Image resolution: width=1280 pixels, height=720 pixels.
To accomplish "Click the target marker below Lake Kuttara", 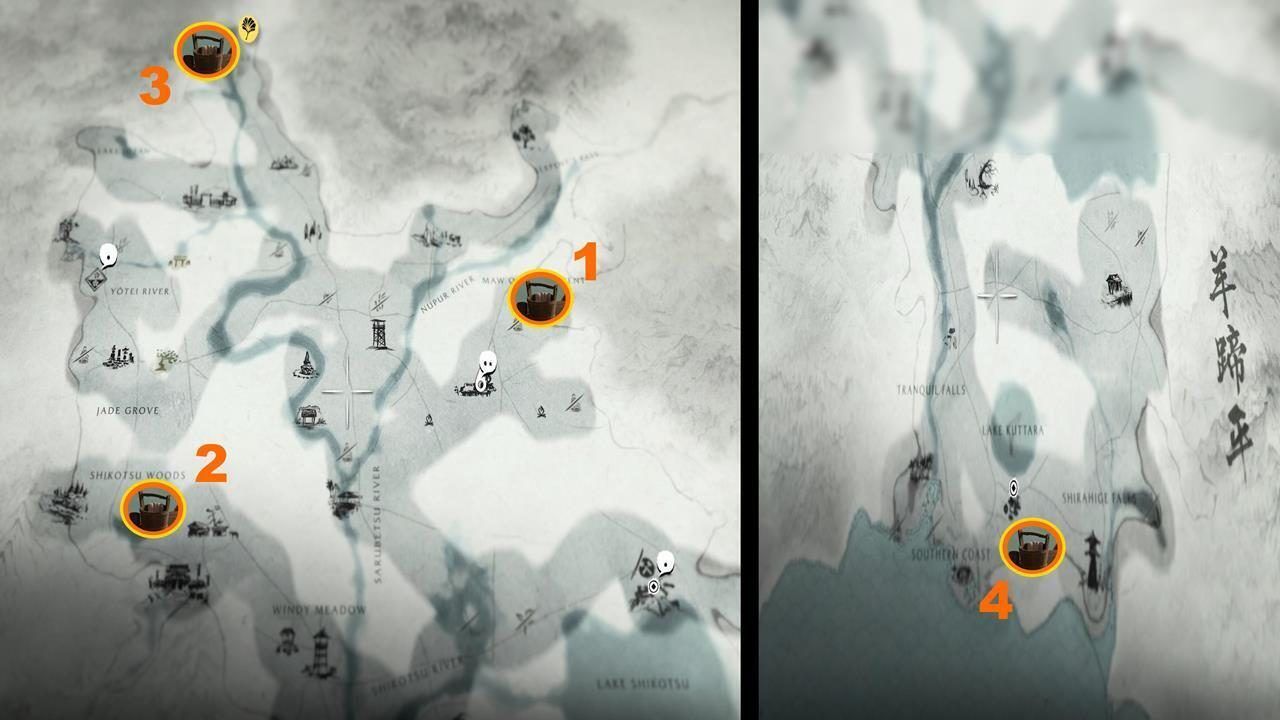I will click(1014, 488).
